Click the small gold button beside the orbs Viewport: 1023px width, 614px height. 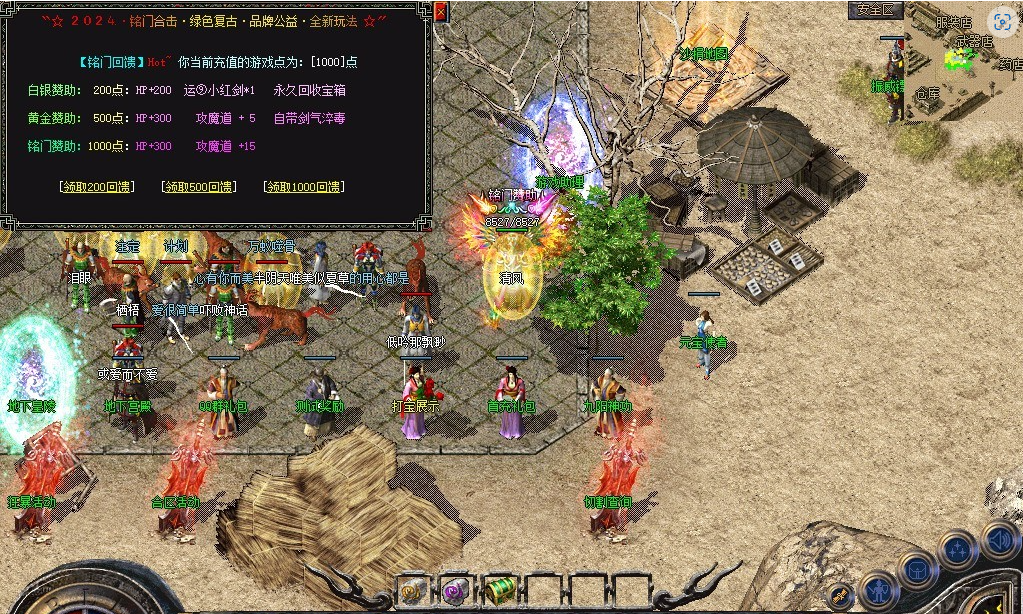click(840, 595)
